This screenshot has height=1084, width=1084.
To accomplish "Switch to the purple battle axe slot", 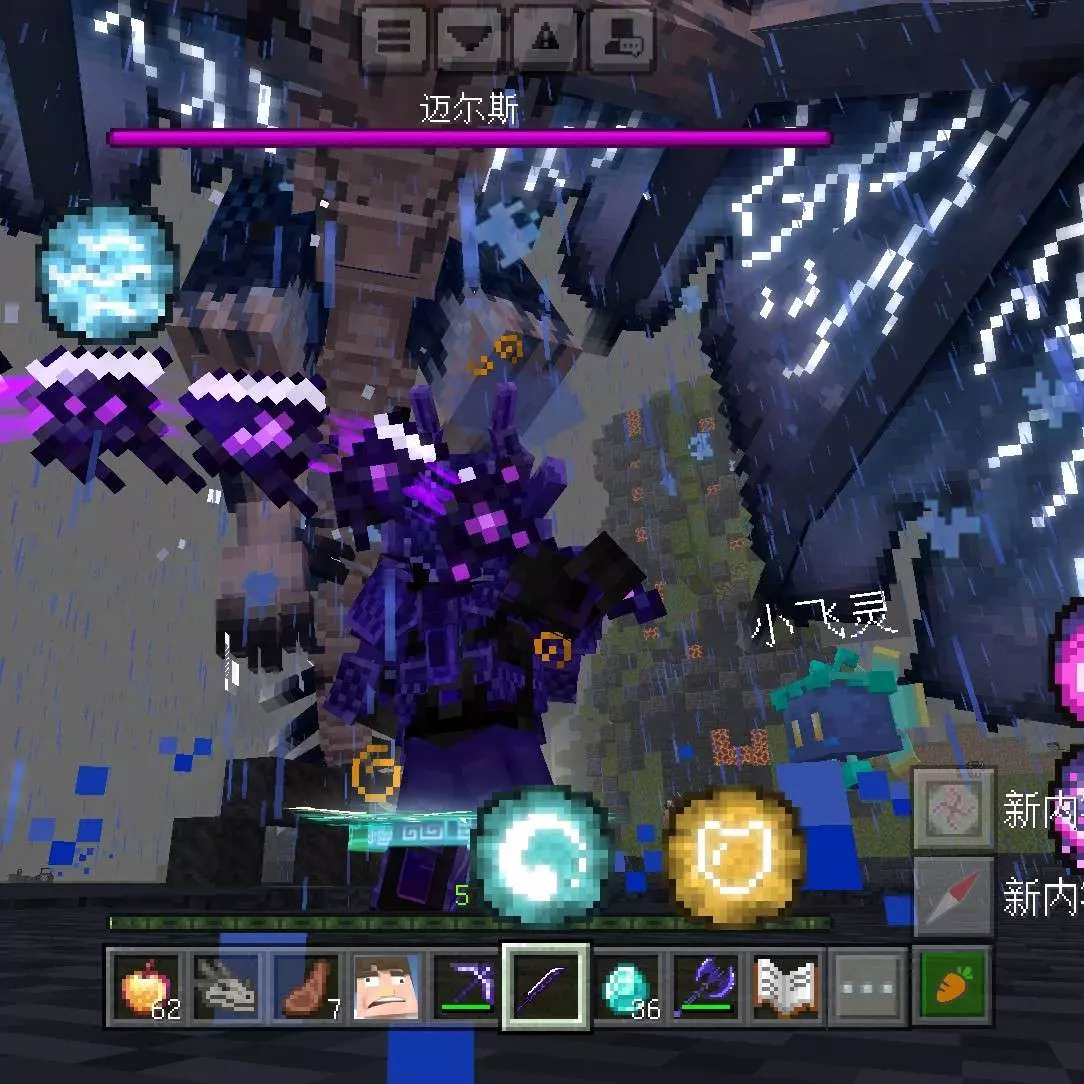I will (707, 987).
